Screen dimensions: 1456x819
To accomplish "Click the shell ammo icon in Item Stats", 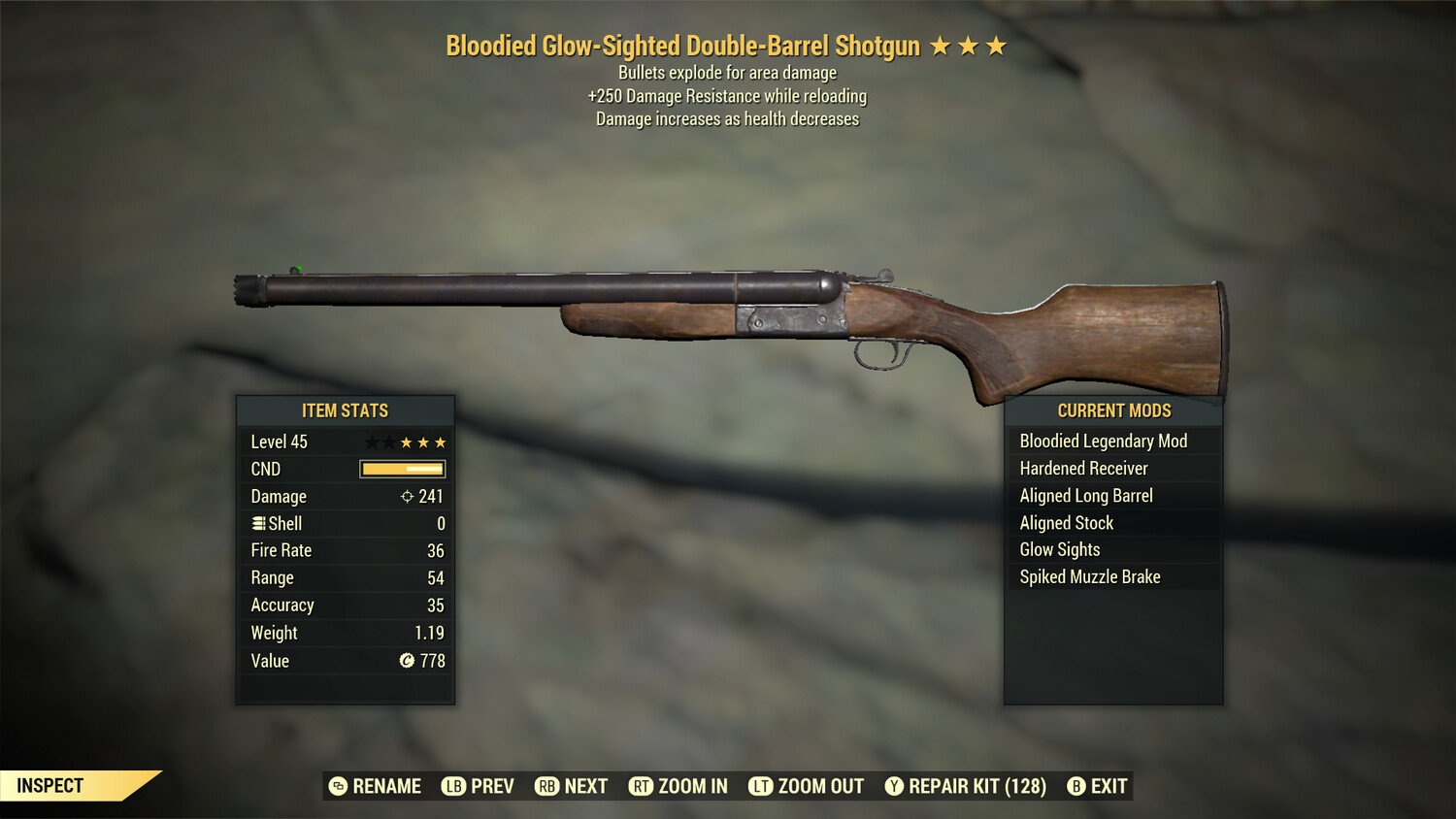I will (x=258, y=523).
